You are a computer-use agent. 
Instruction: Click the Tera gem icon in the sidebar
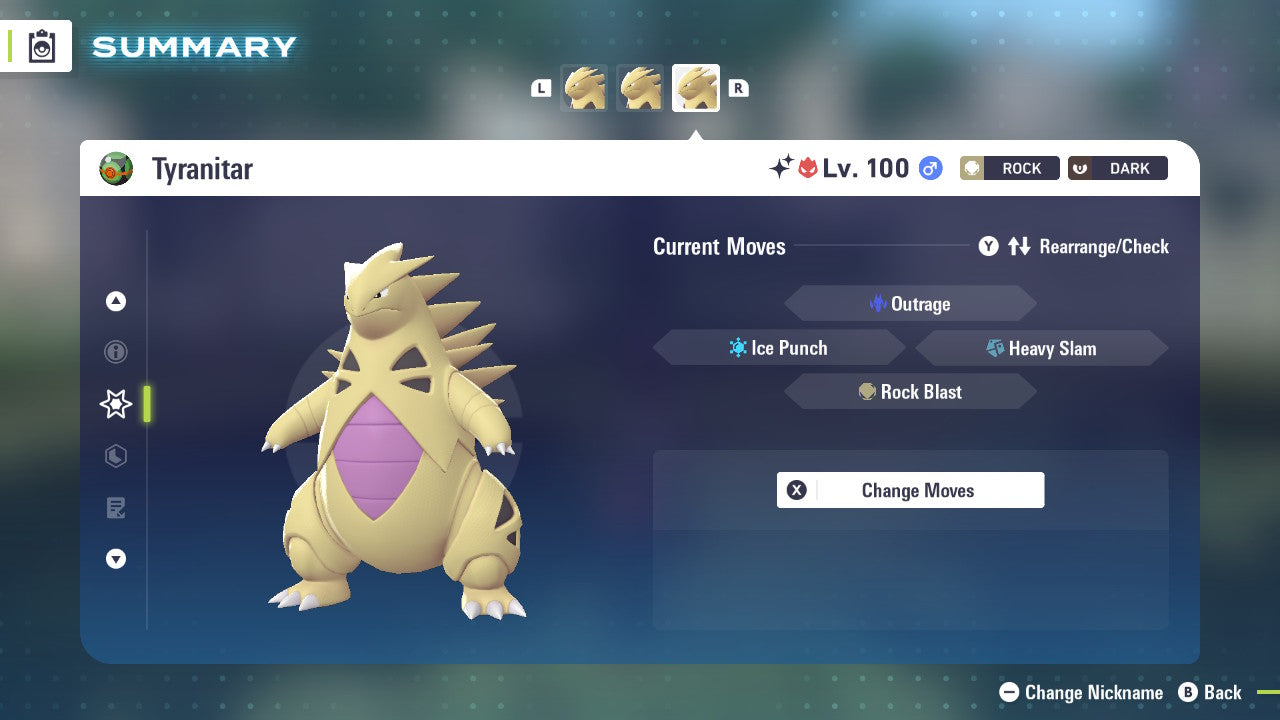116,456
